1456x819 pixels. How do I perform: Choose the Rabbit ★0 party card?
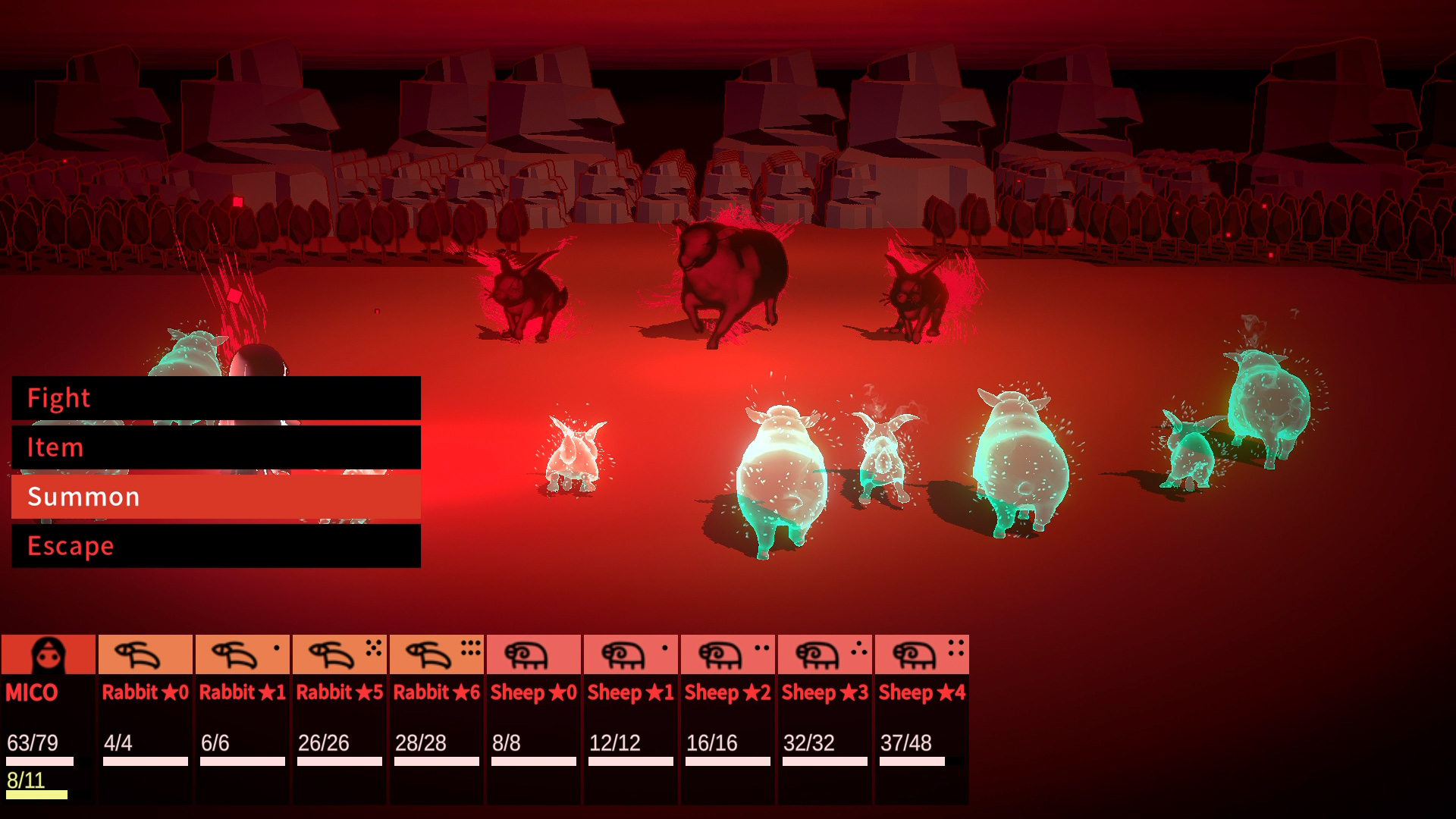145,717
